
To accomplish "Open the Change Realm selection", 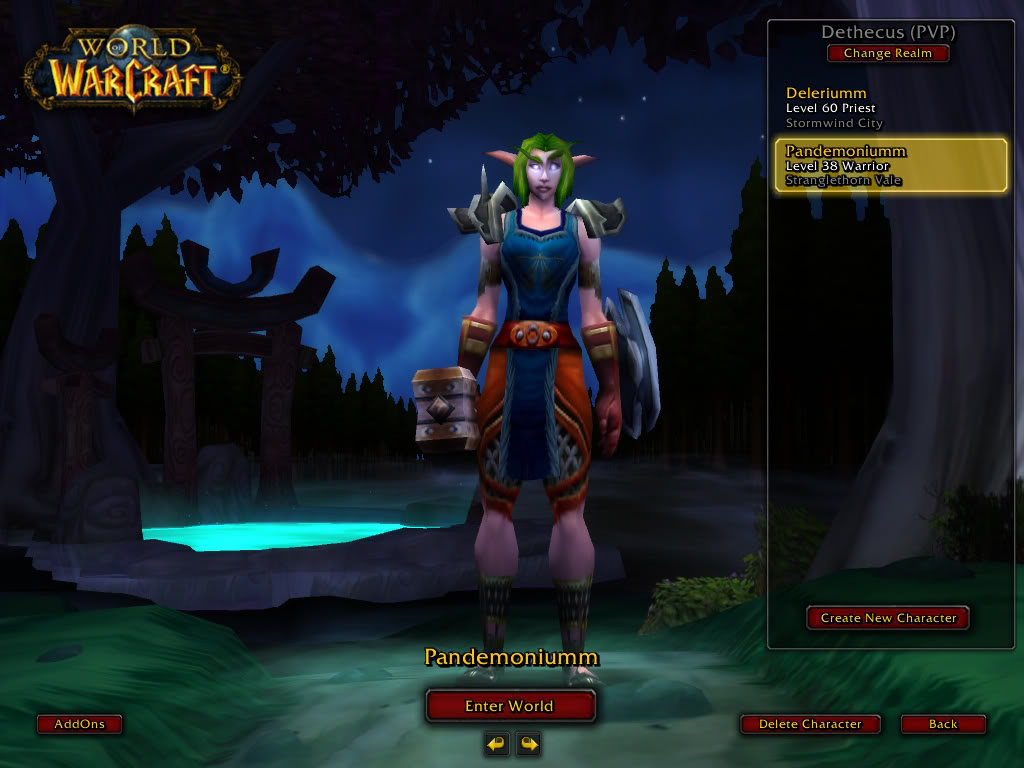I will tap(887, 54).
